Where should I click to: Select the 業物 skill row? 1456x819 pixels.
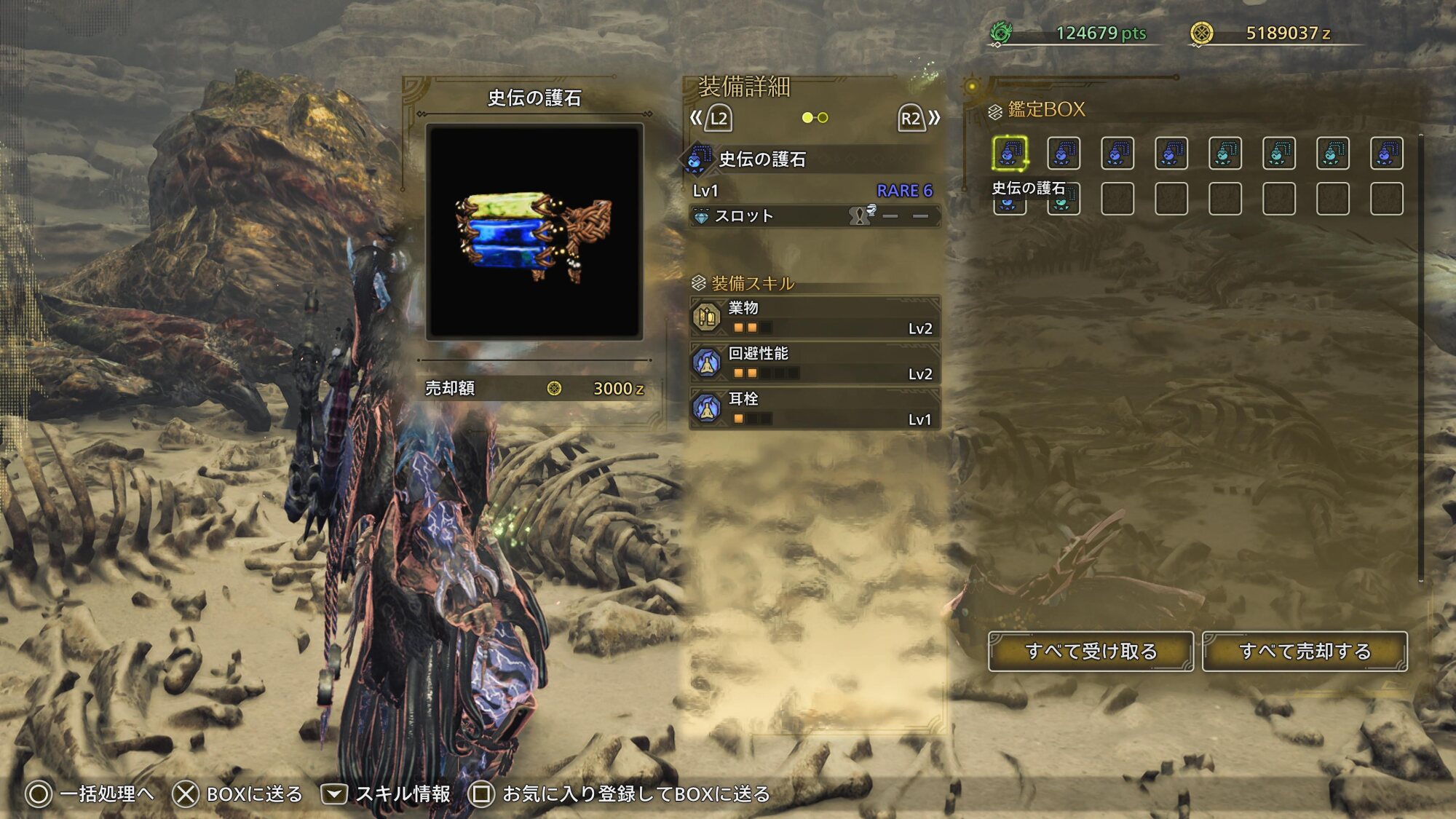click(x=815, y=317)
